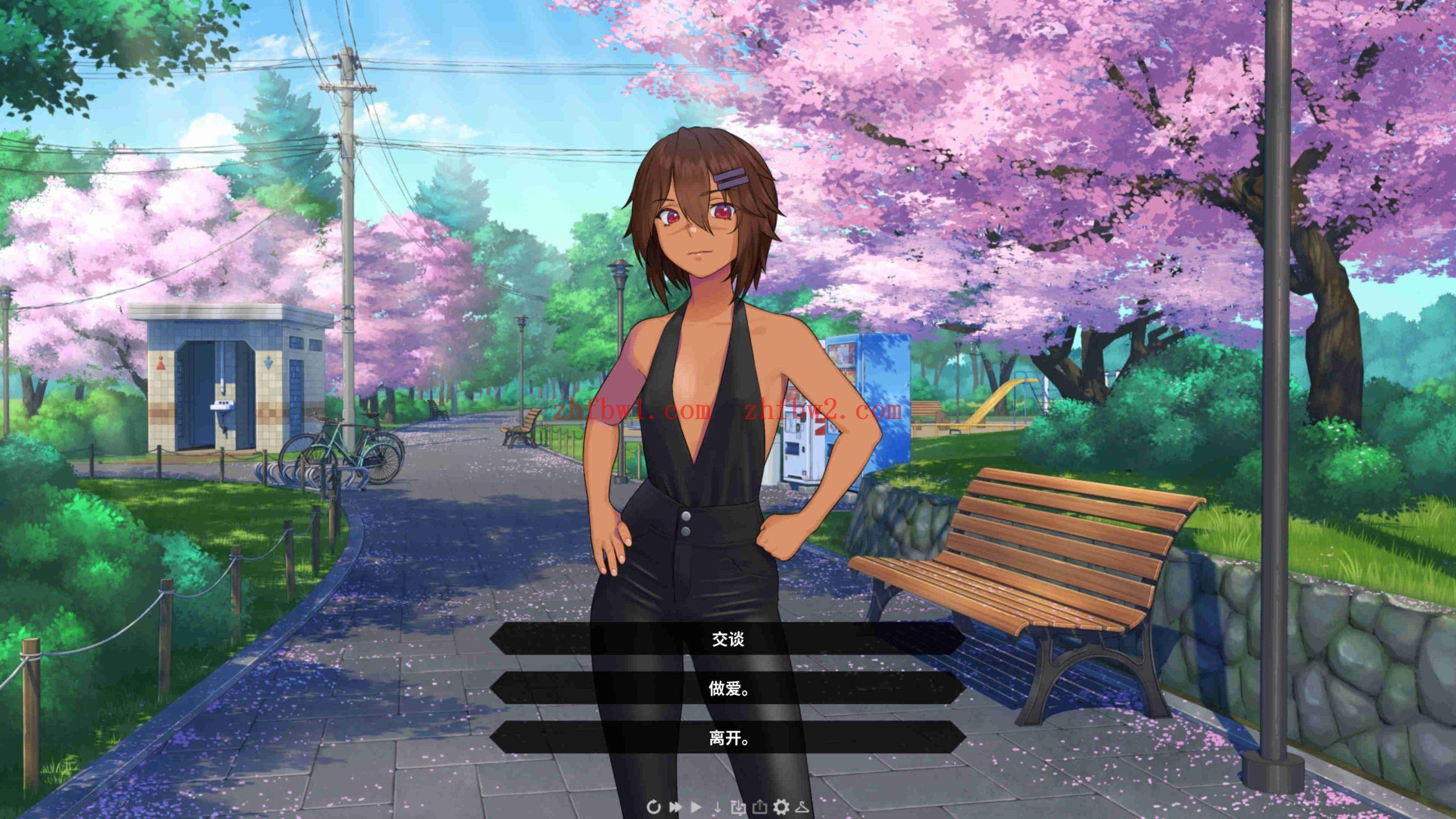Select the 交谈 choice to talk
Viewport: 1456px width, 819px height.
tap(728, 638)
